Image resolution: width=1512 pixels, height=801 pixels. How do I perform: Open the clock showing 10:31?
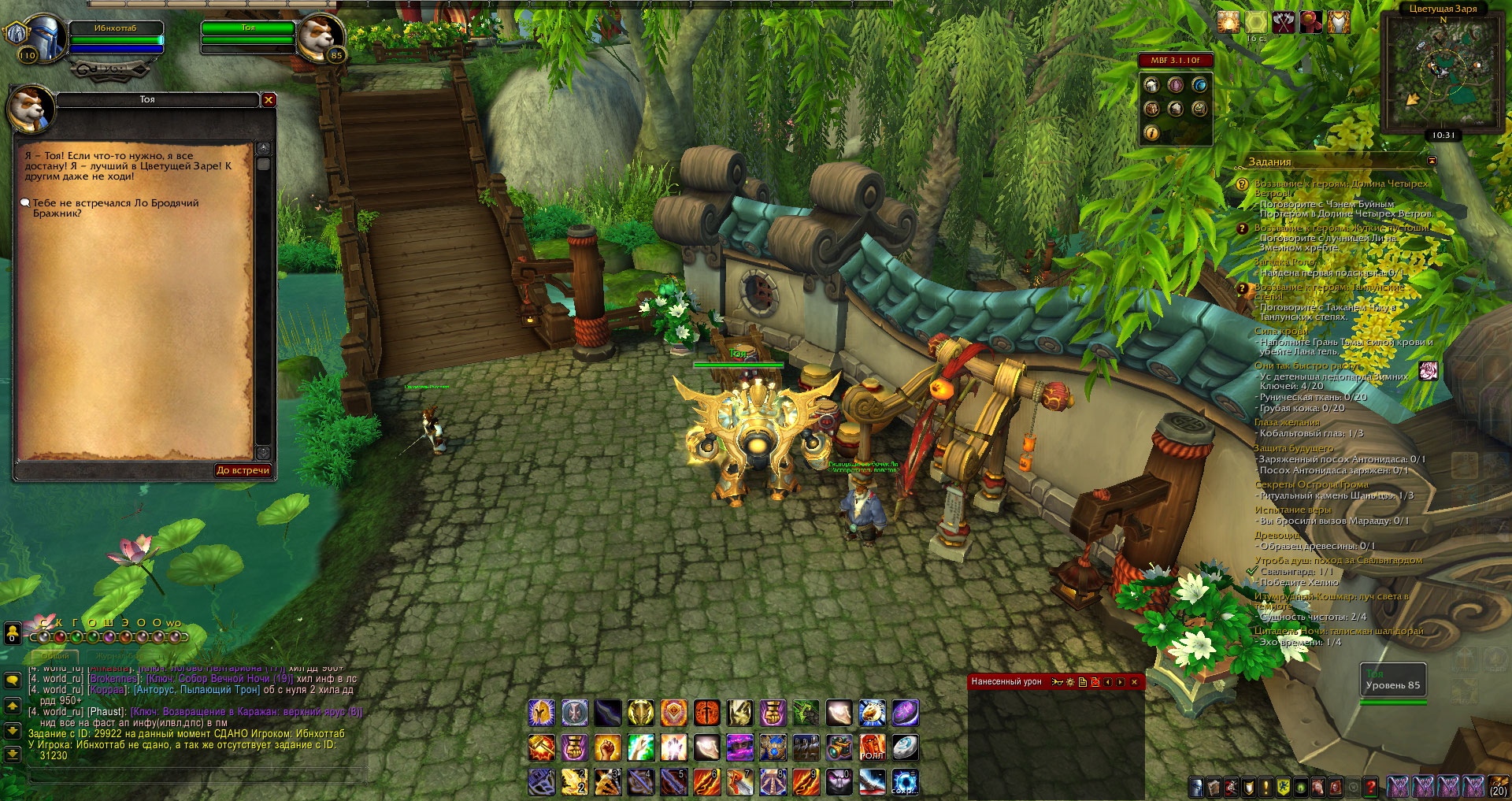pos(1443,135)
